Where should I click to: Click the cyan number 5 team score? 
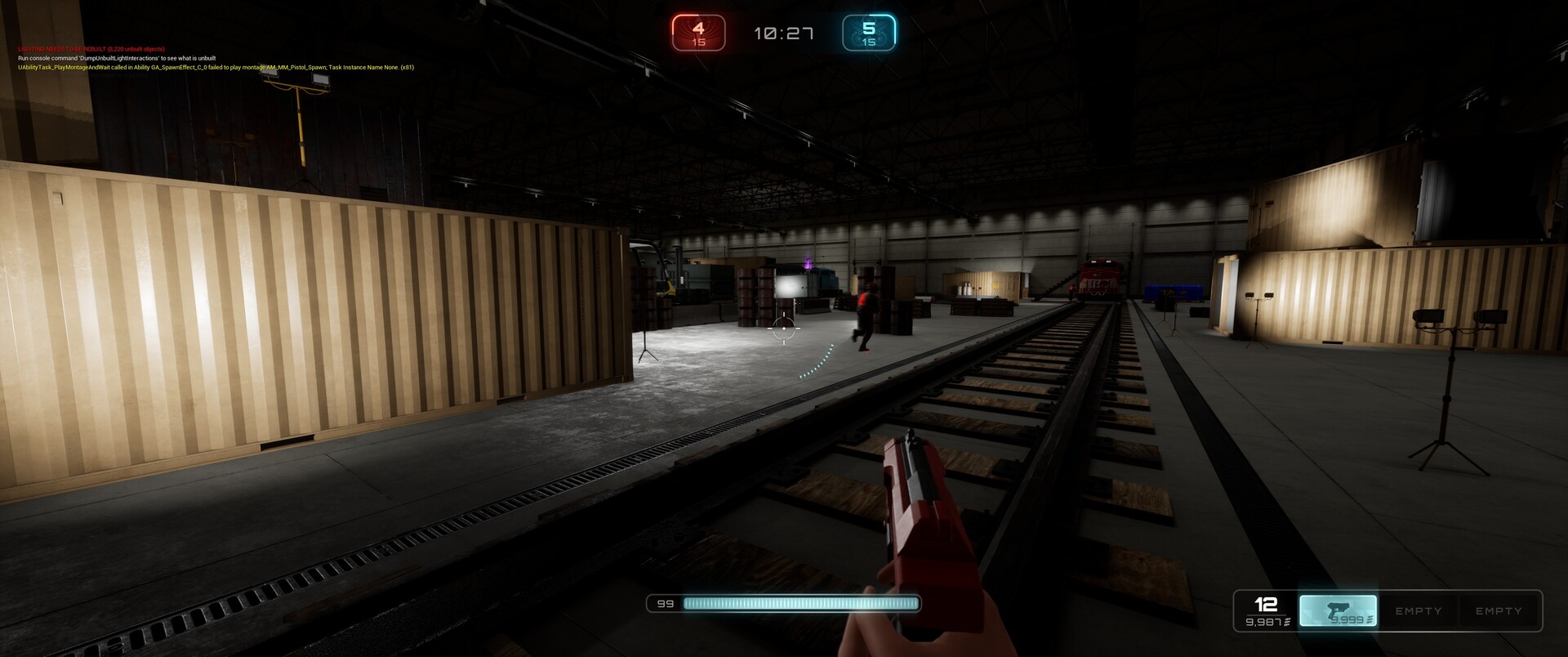pyautogui.click(x=868, y=27)
